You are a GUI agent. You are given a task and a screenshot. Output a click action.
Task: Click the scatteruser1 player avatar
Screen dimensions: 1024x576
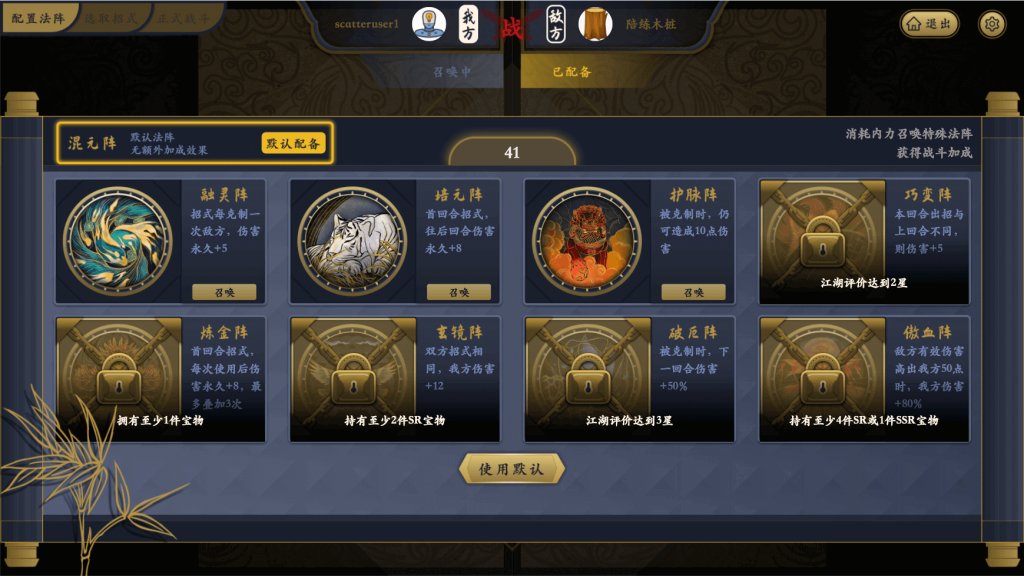(429, 23)
